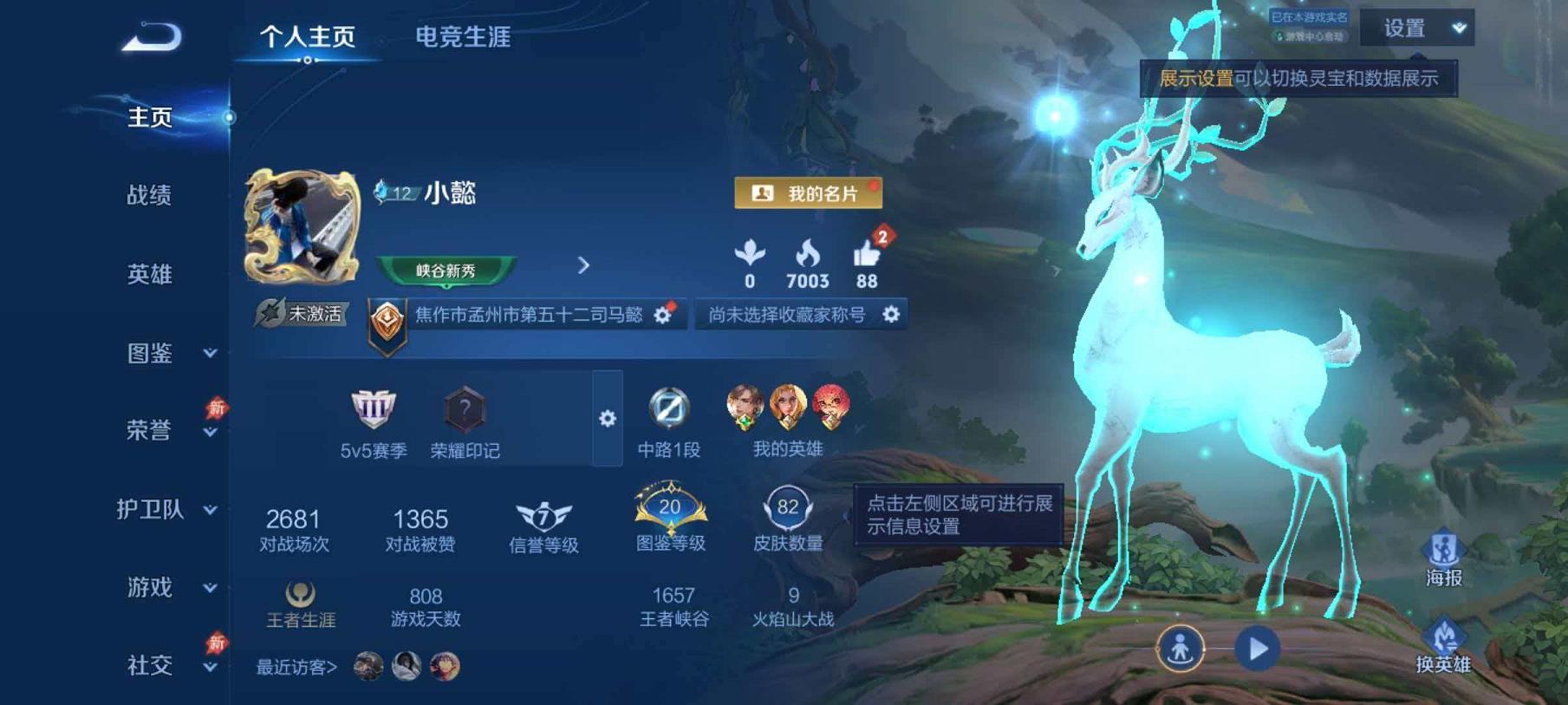The height and width of the screenshot is (705, 1568).
Task: Switch to the 电竞生涯 tab
Action: (464, 38)
